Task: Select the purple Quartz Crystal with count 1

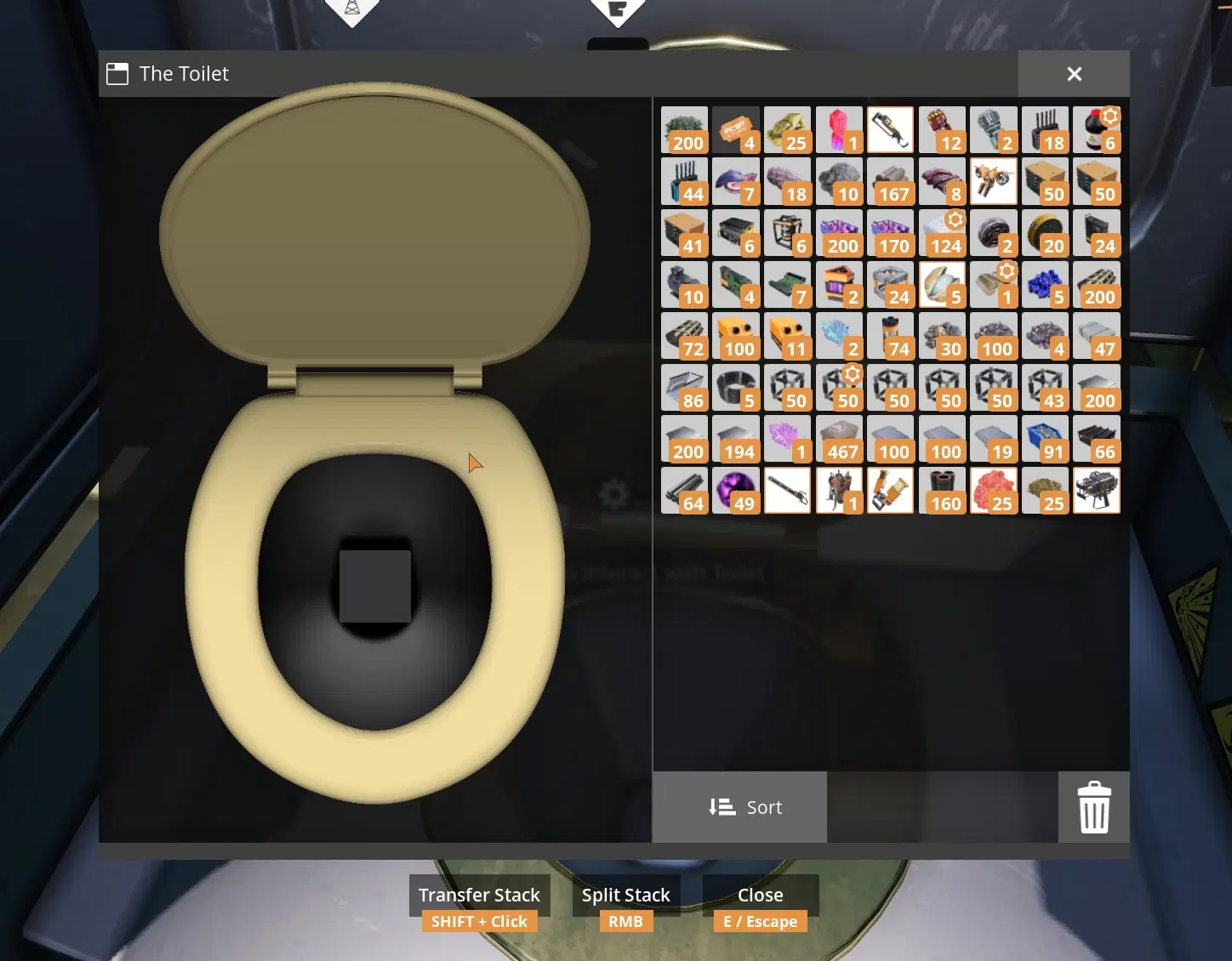Action: pos(788,439)
